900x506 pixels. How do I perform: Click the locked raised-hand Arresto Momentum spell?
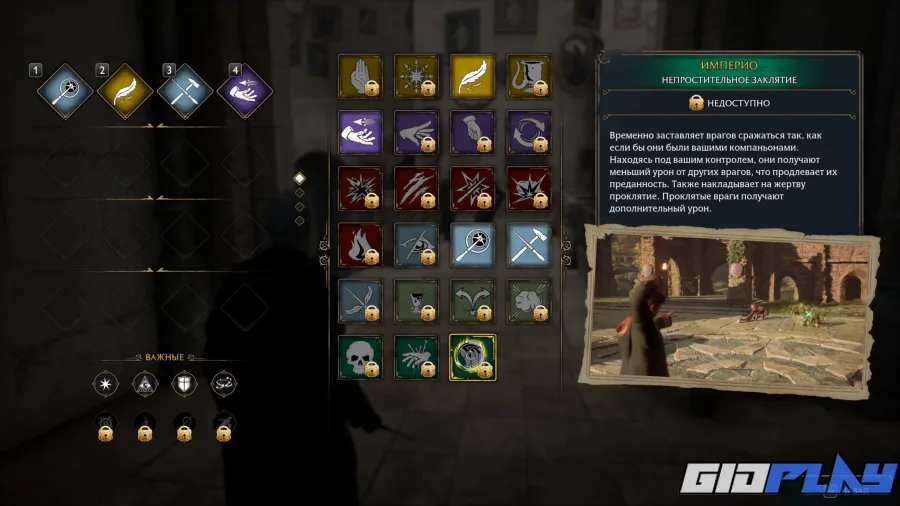[360, 77]
